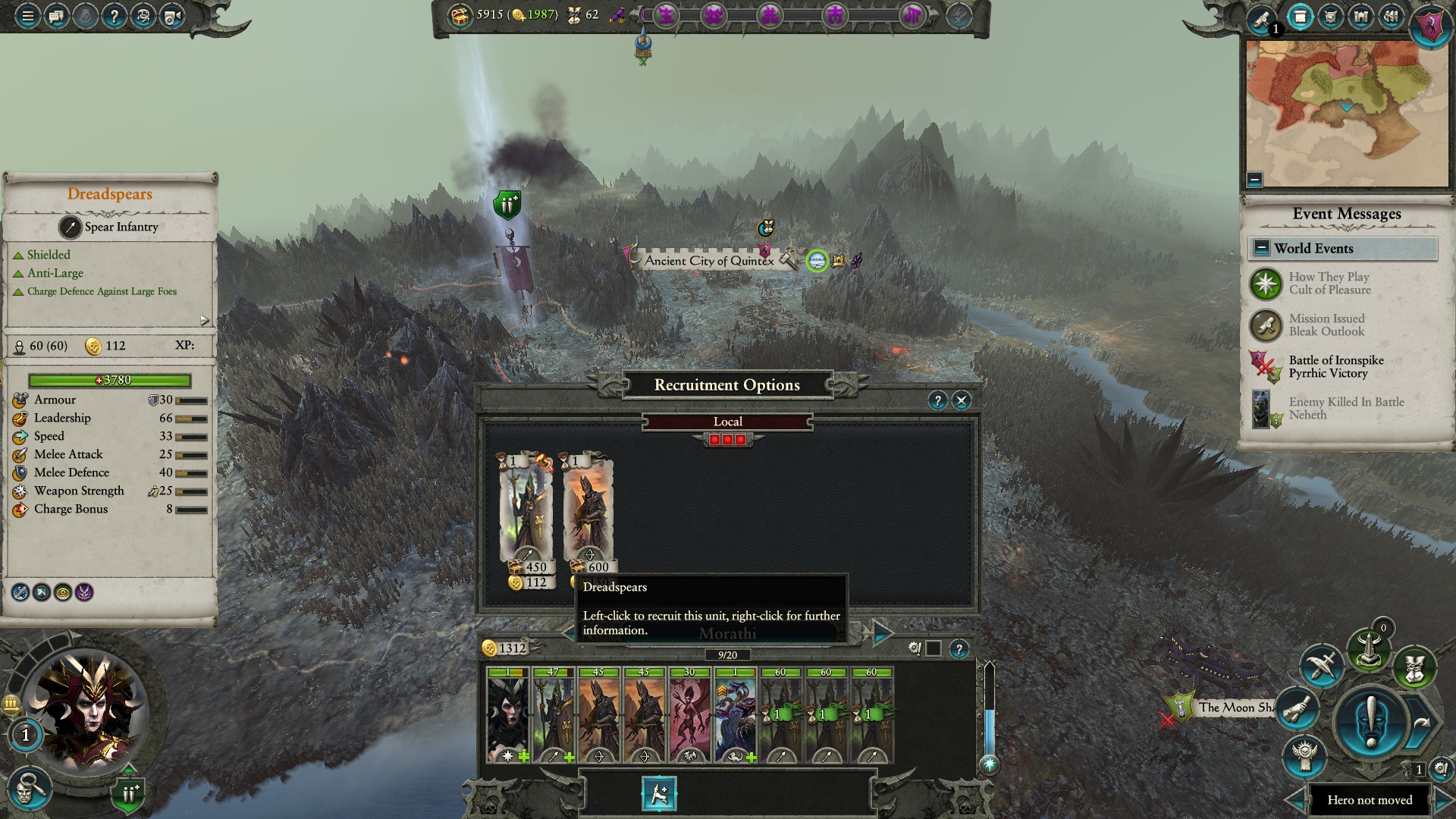Screen dimensions: 1456x819
Task: Select the pink harpy unit card
Action: pyautogui.click(x=689, y=715)
